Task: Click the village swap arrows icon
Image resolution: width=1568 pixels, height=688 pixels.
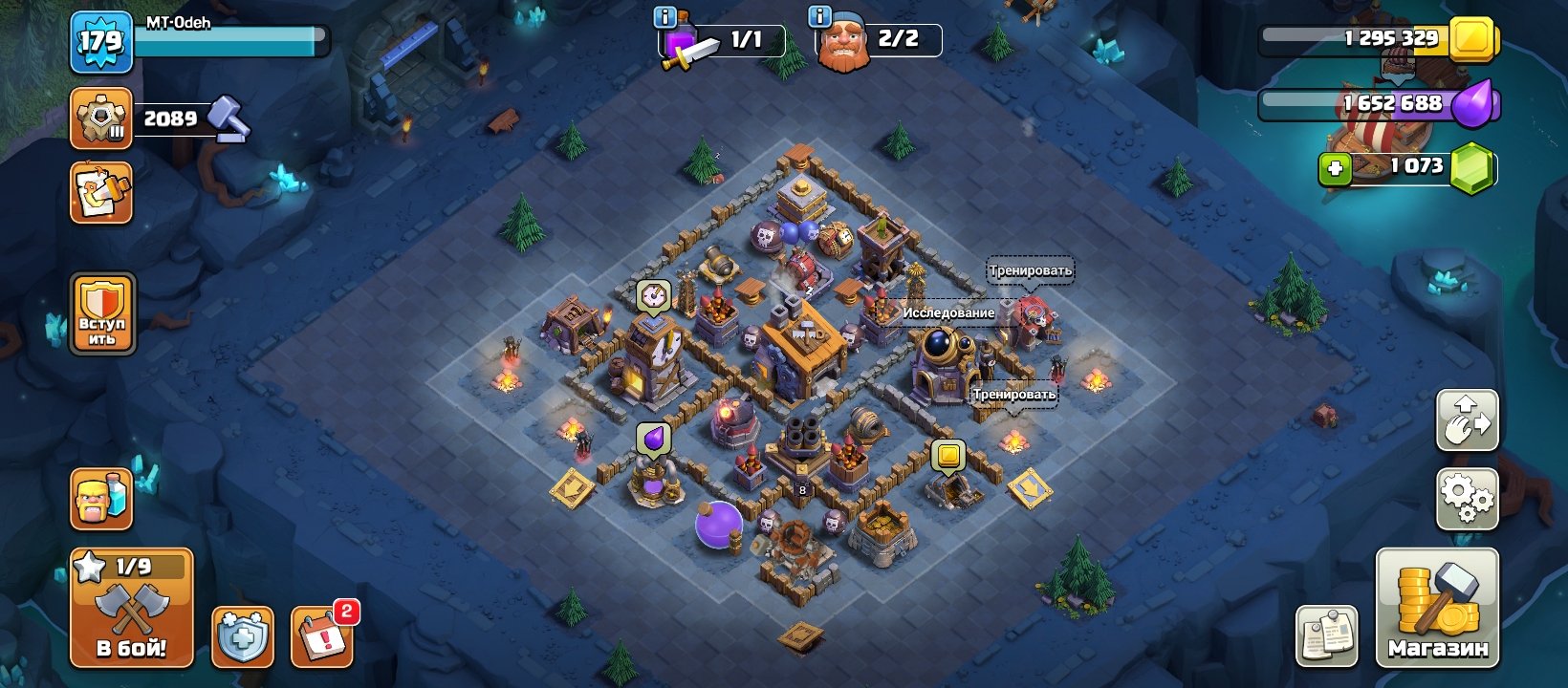Action: pos(1466,420)
